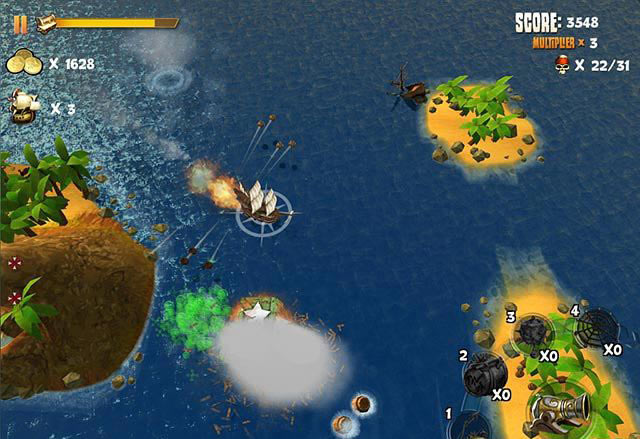The image size is (640, 439).
Task: Choose weapon slot 4 spider web net
Action: (598, 327)
